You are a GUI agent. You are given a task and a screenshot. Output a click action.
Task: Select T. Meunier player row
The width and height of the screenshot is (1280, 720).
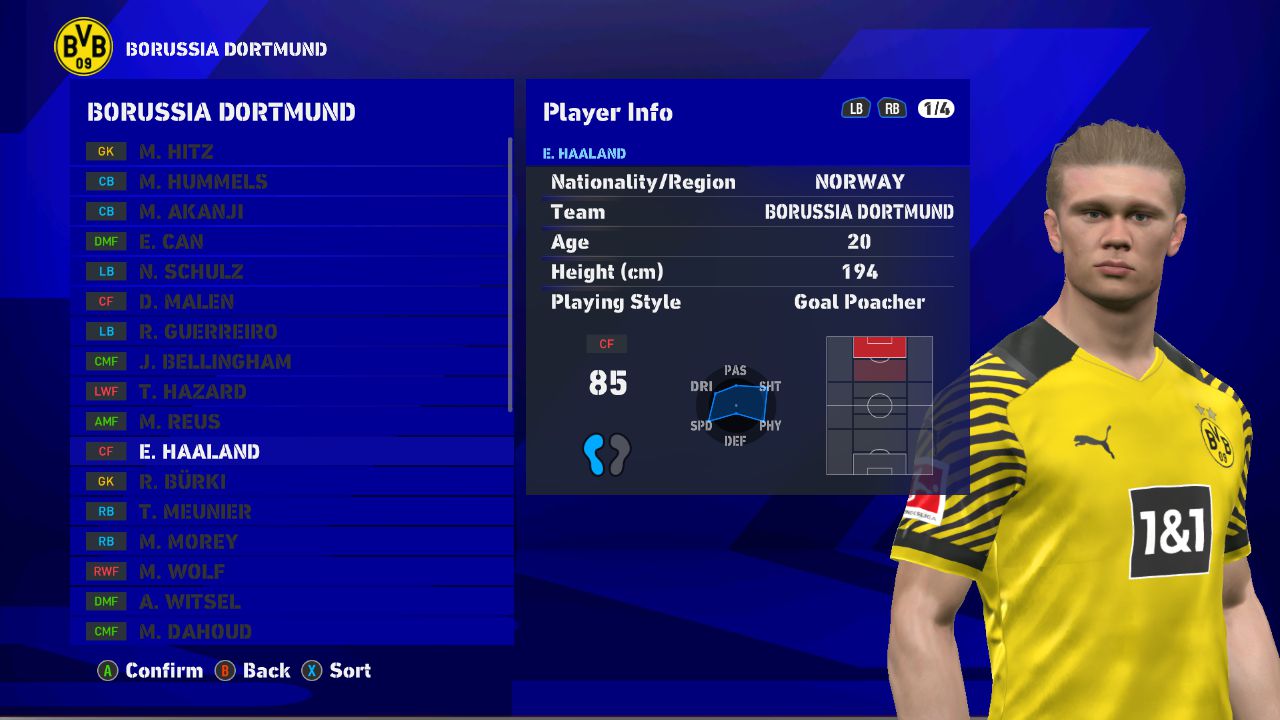click(x=290, y=512)
